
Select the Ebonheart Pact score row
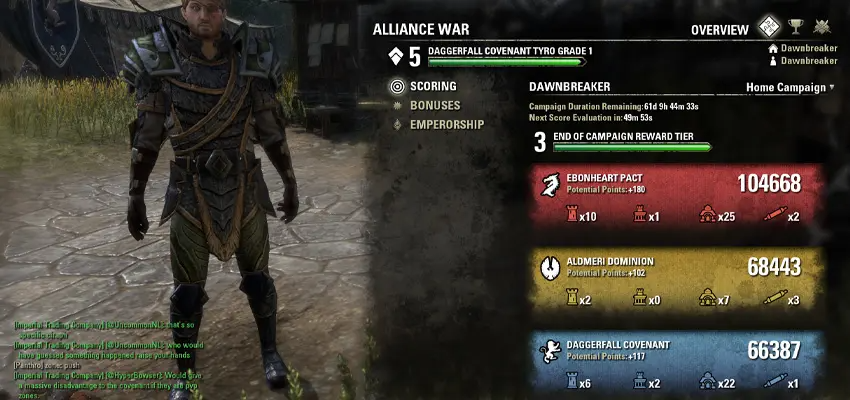coord(676,197)
